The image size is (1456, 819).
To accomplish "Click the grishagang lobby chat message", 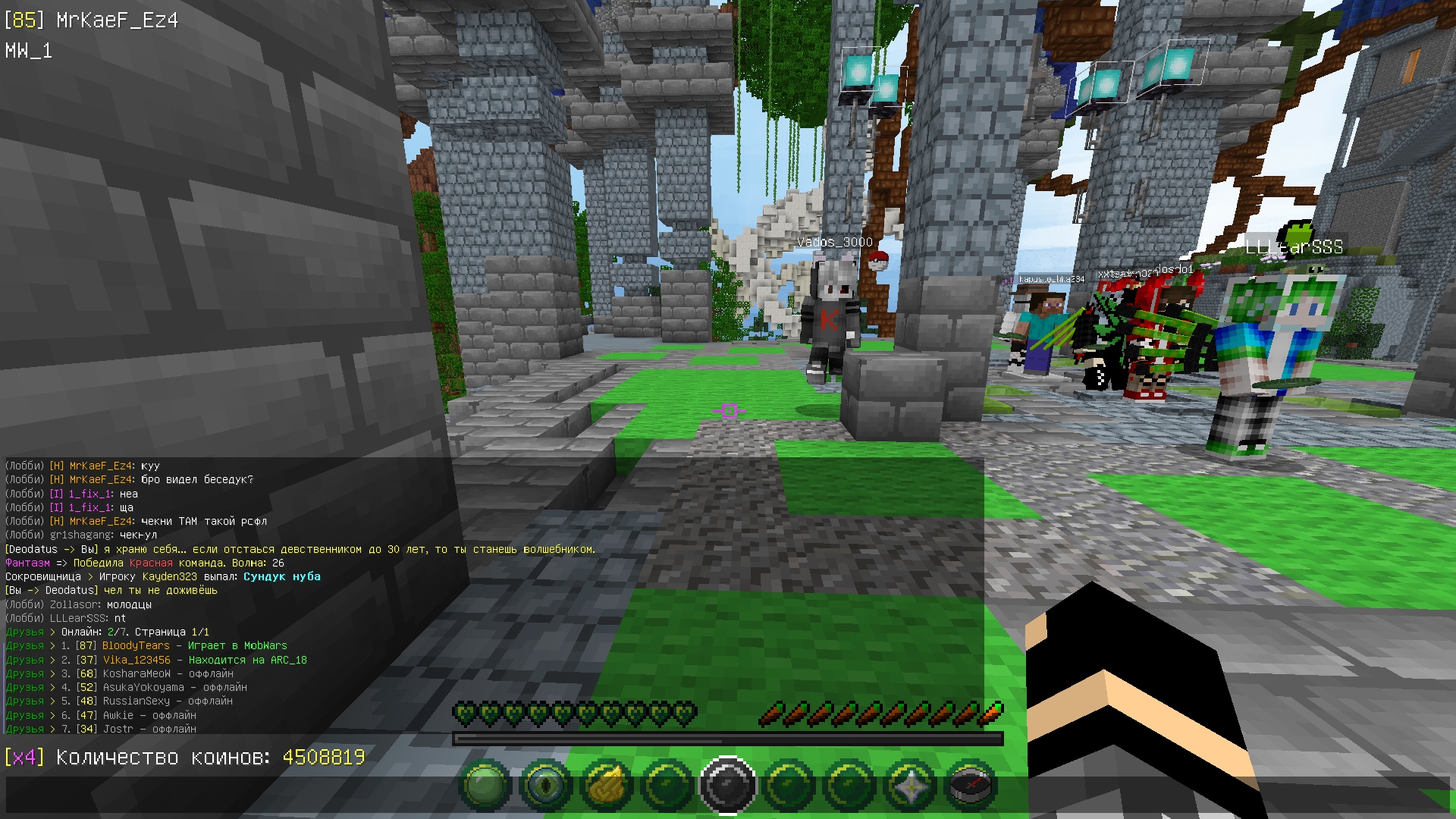I will coord(80,535).
